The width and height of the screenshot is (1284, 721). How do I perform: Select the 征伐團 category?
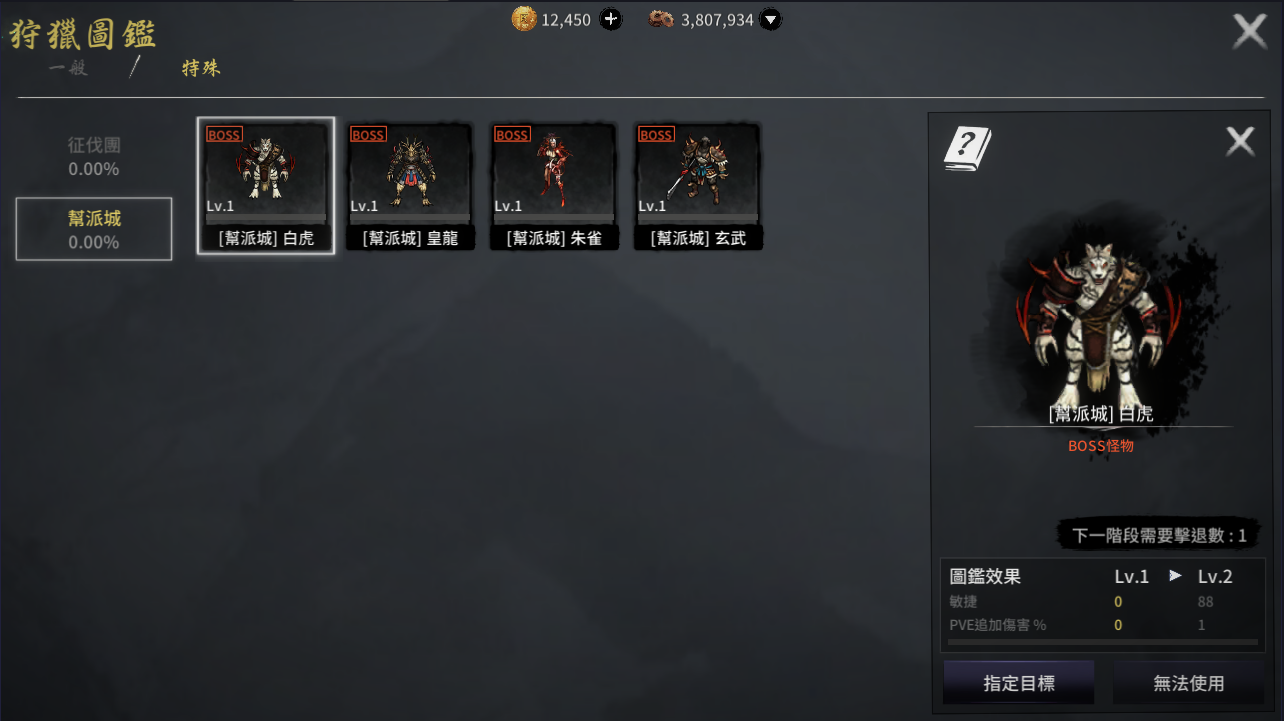point(94,157)
